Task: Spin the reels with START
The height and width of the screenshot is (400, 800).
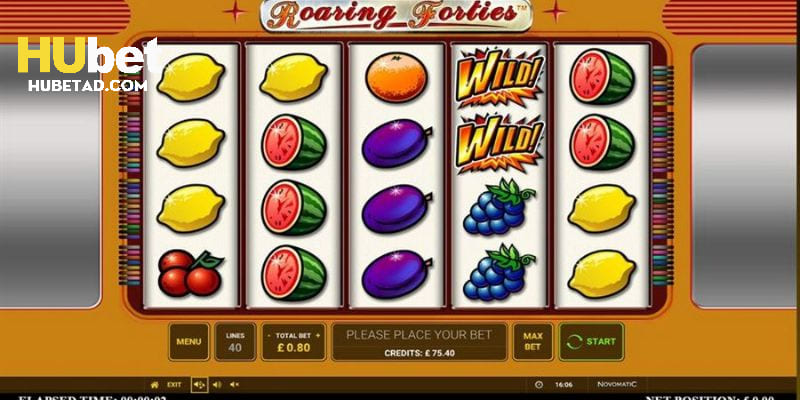Action: pyautogui.click(x=591, y=341)
